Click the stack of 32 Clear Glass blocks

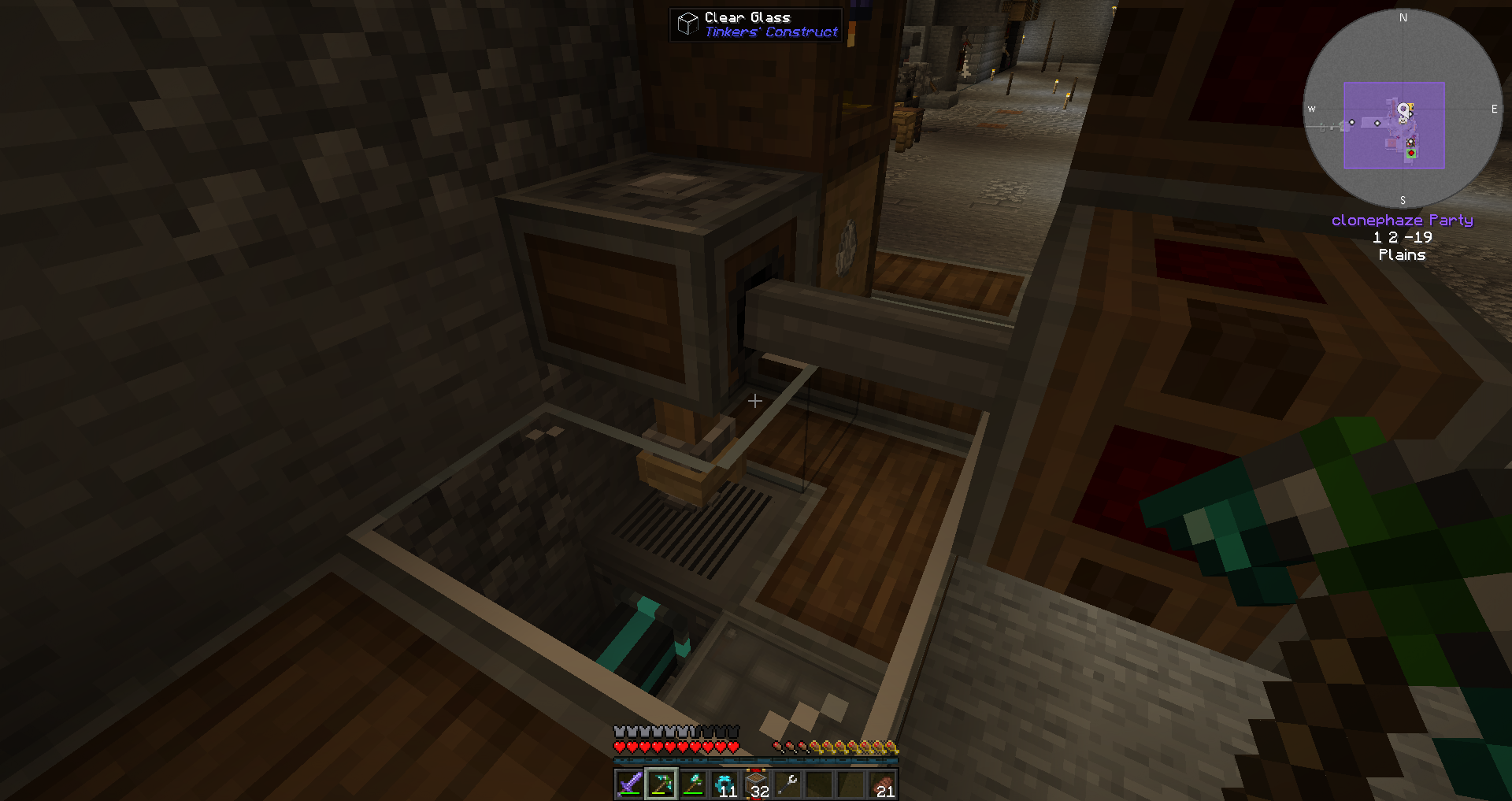point(758,782)
